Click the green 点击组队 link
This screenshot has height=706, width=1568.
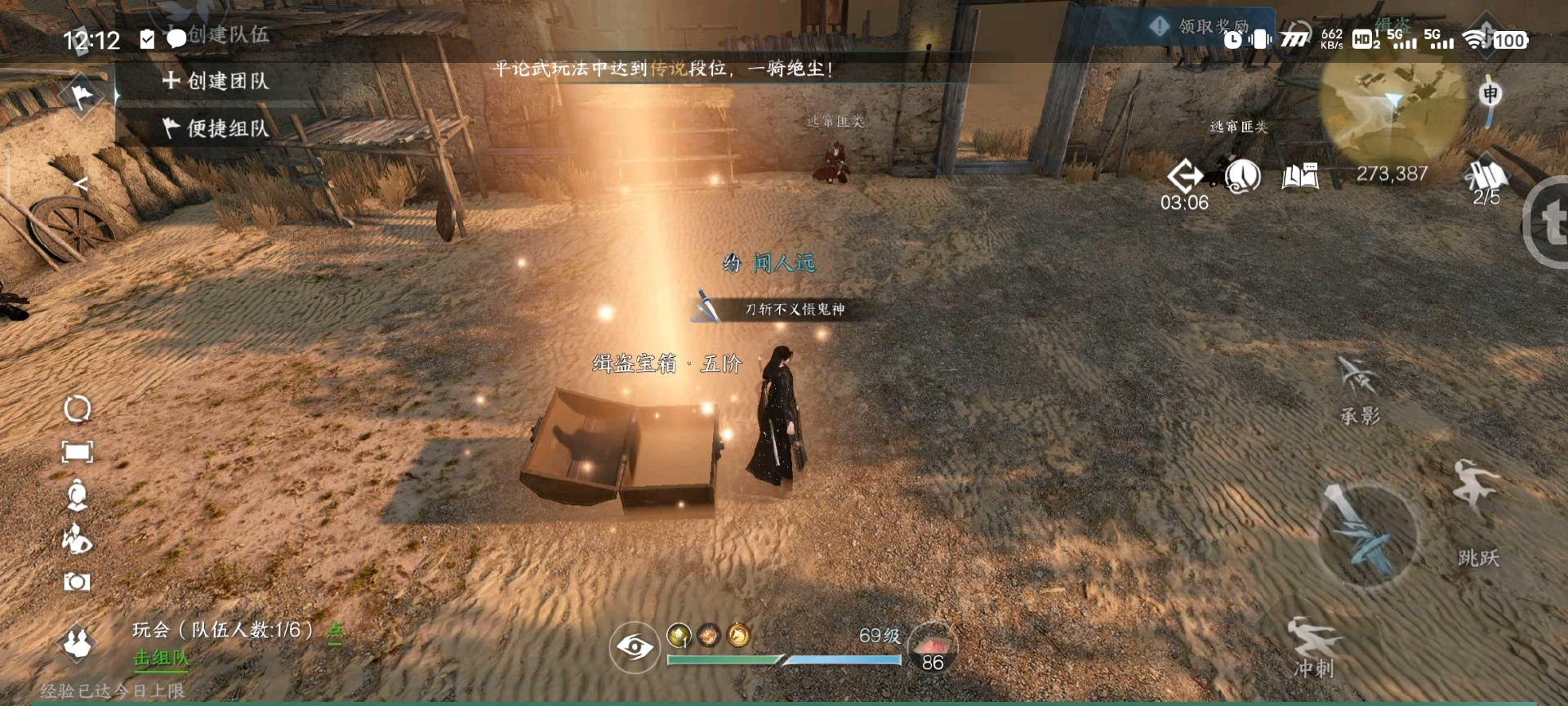coord(161,658)
